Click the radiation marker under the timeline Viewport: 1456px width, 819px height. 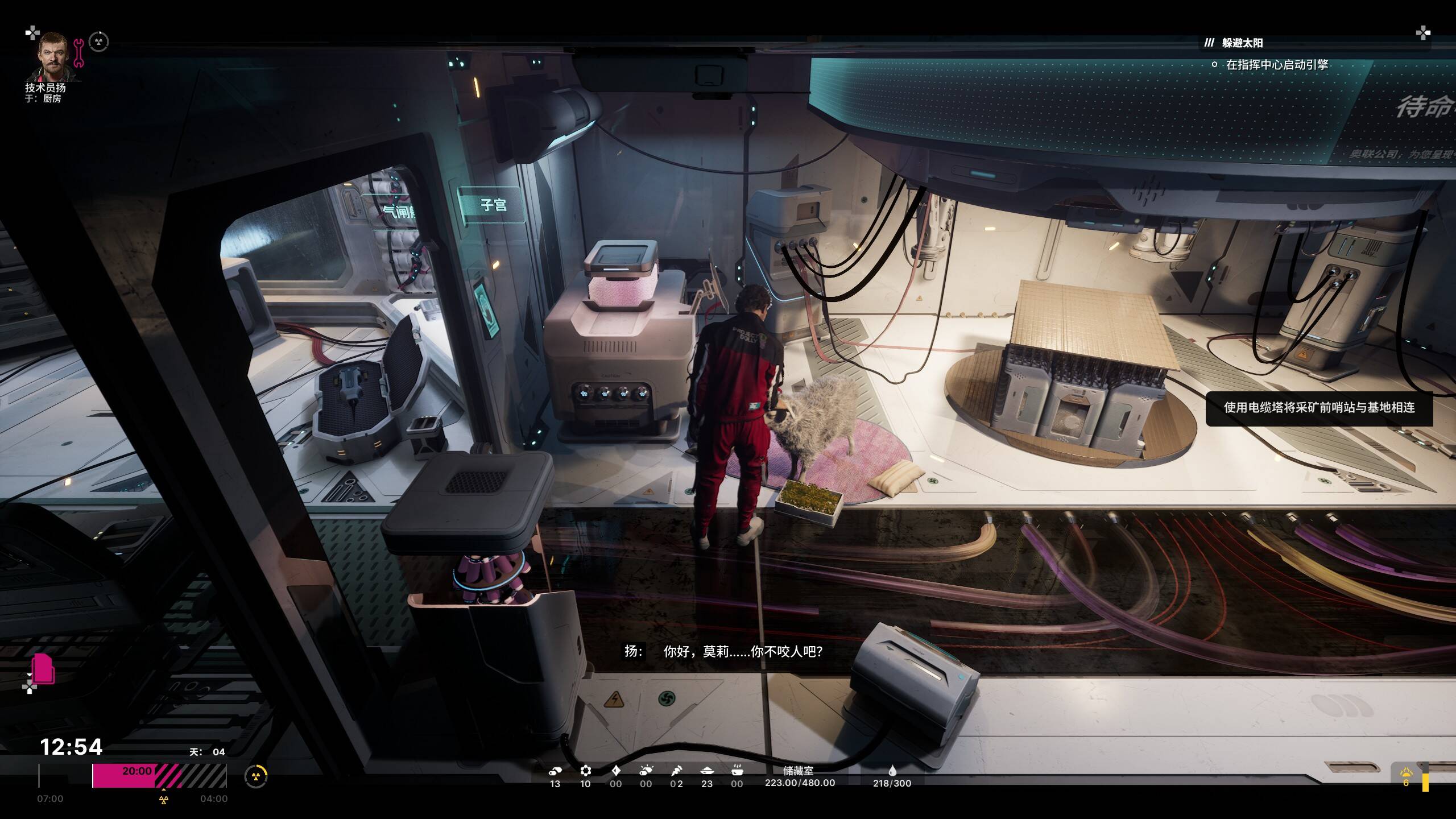click(164, 800)
